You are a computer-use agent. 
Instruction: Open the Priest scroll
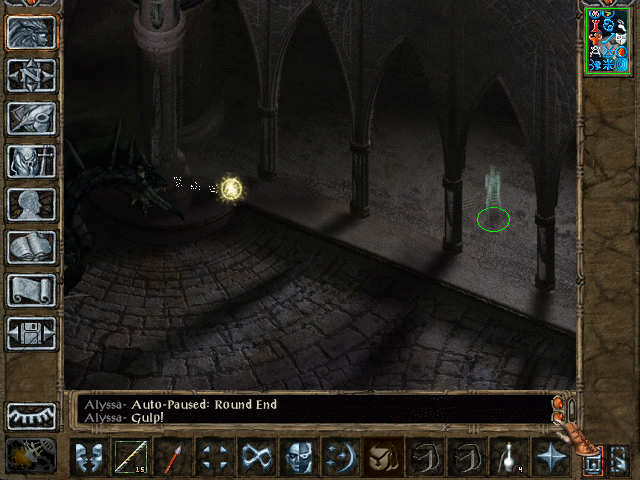point(31,290)
